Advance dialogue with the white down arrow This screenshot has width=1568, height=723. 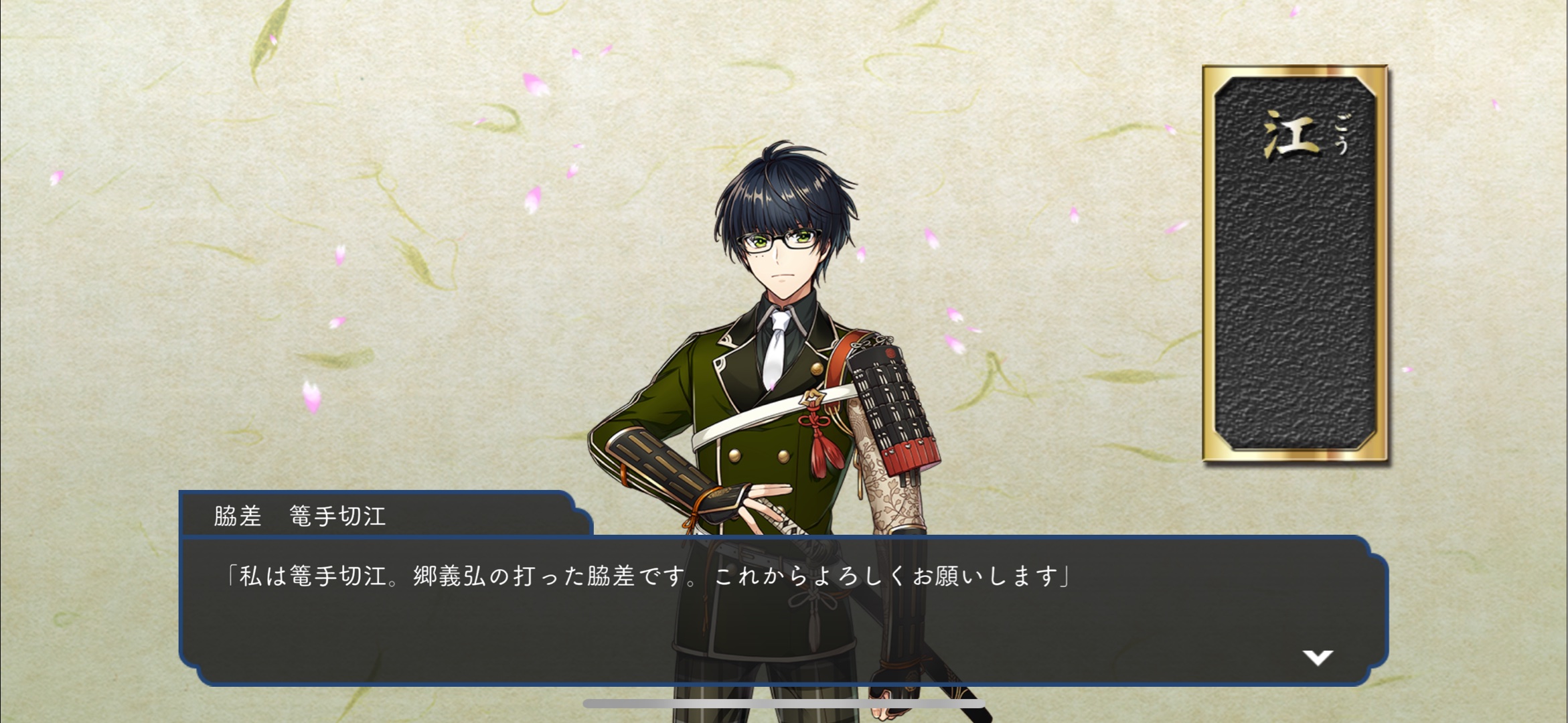(1317, 657)
